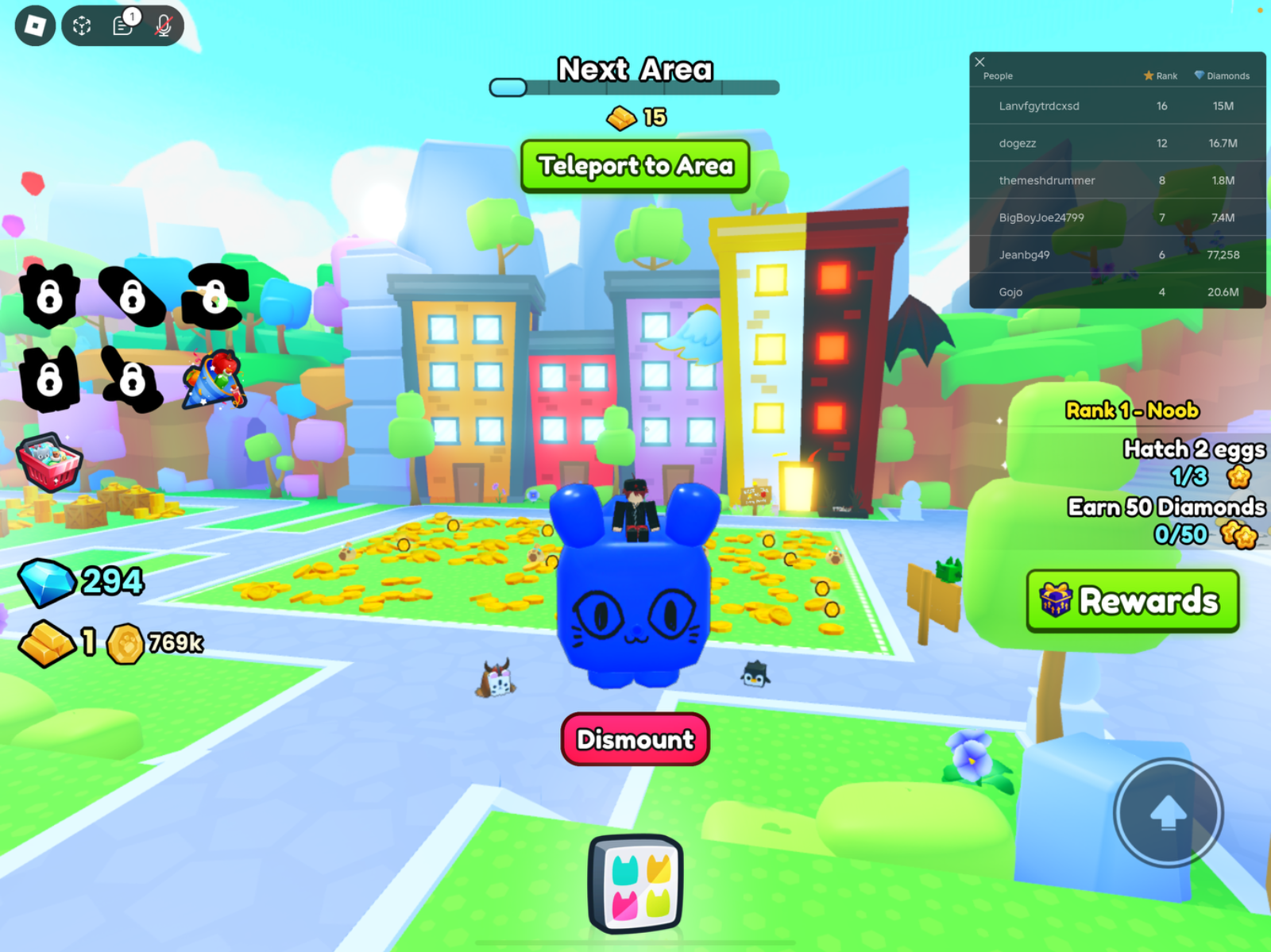Screen dimensions: 1271x952
Task: Collapse the People leaderboard panel
Action: tap(980, 62)
